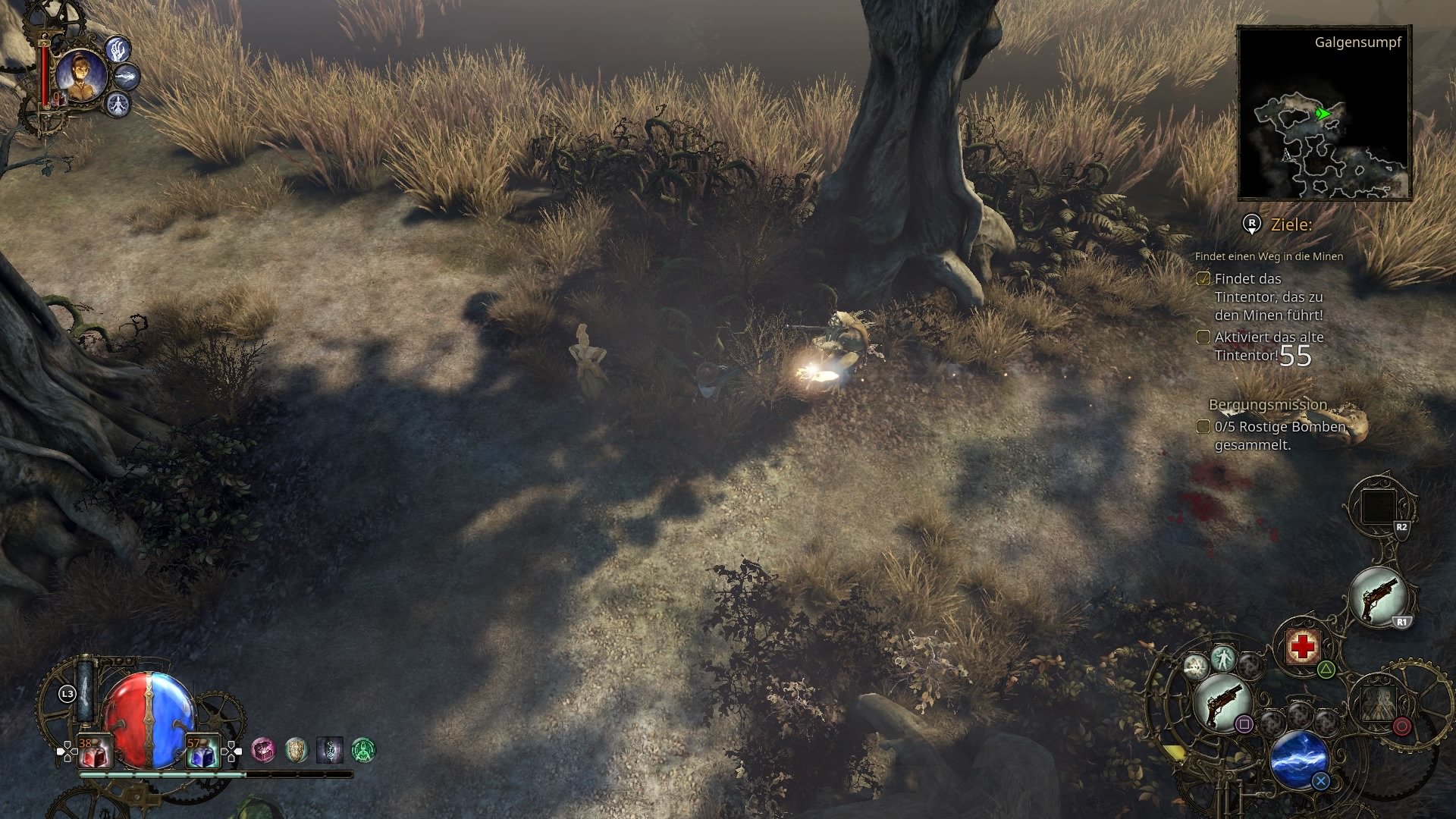Select the pistol skill with R1 badge
The image size is (1456, 819).
1378,596
